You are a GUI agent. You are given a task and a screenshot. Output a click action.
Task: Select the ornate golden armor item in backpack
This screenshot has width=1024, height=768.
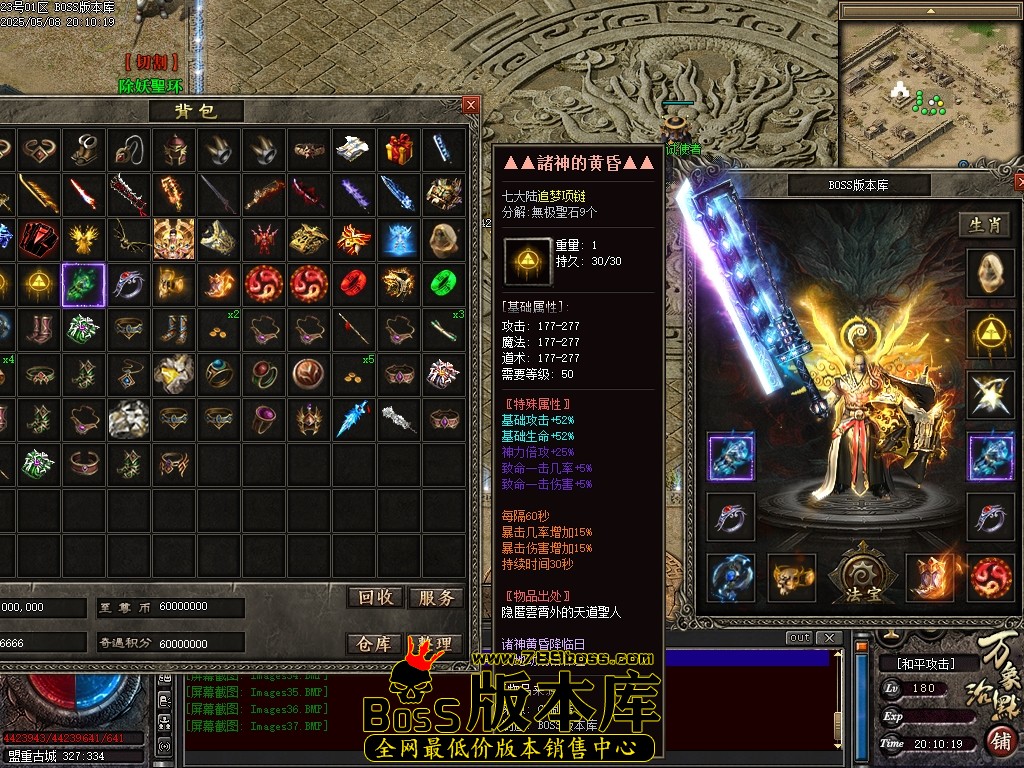[174, 239]
